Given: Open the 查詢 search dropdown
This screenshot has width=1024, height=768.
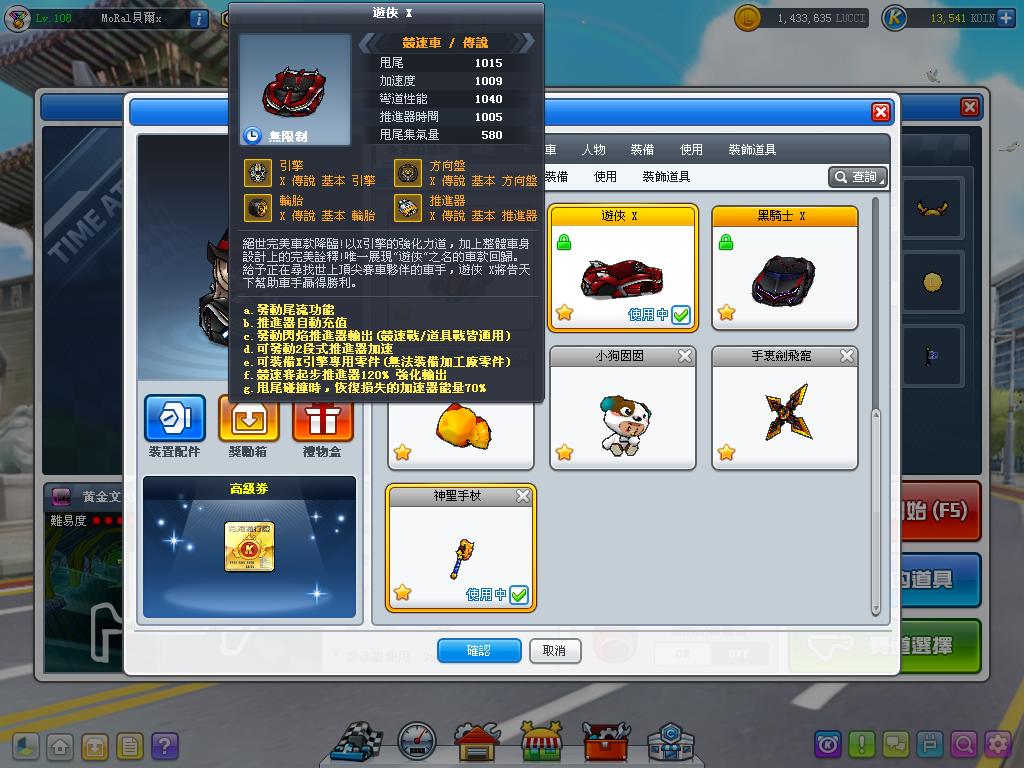Looking at the screenshot, I should (x=858, y=177).
